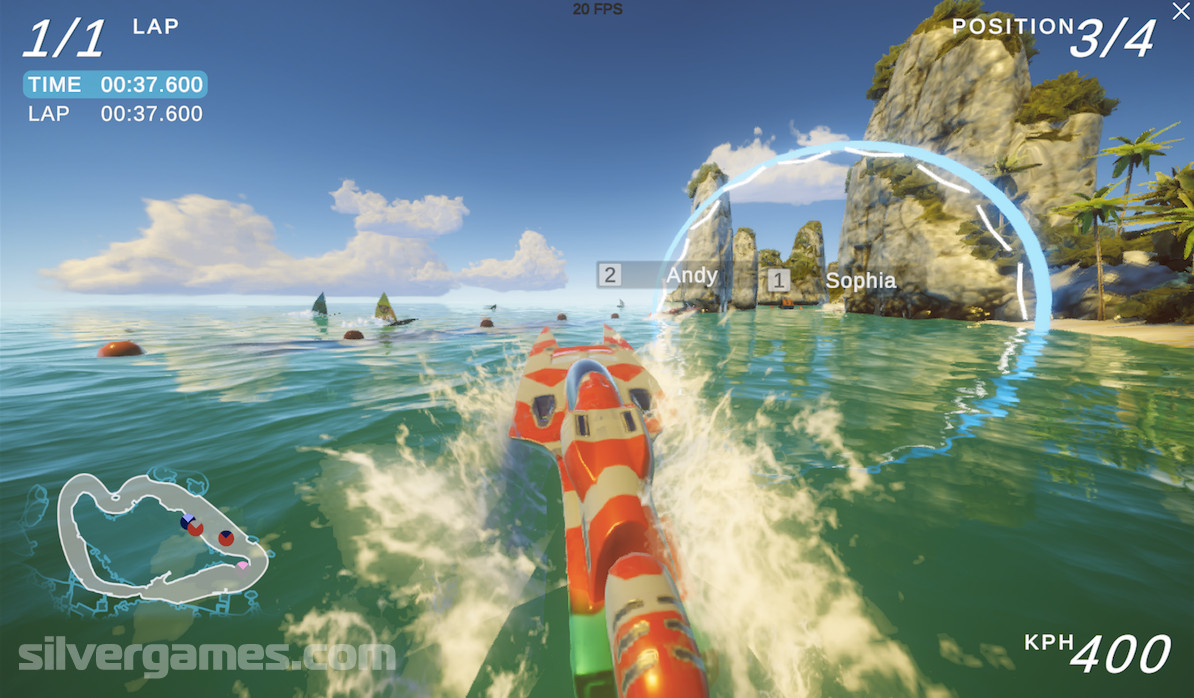Close the game overlay with the X

[1180, 11]
